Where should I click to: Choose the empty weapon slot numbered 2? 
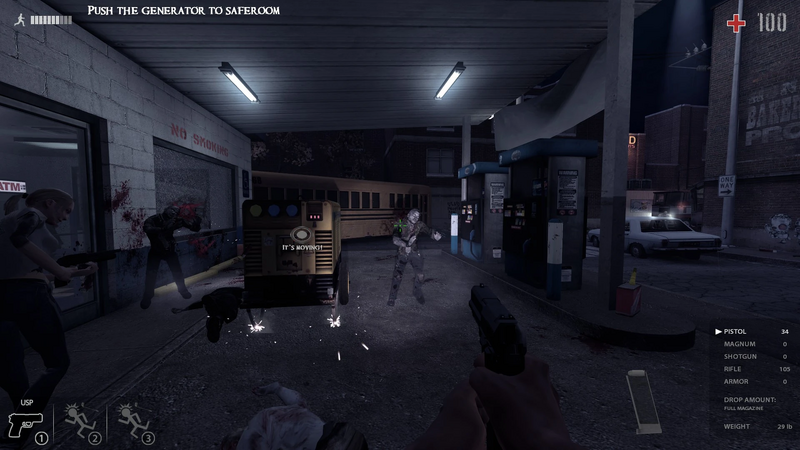[x=80, y=423]
